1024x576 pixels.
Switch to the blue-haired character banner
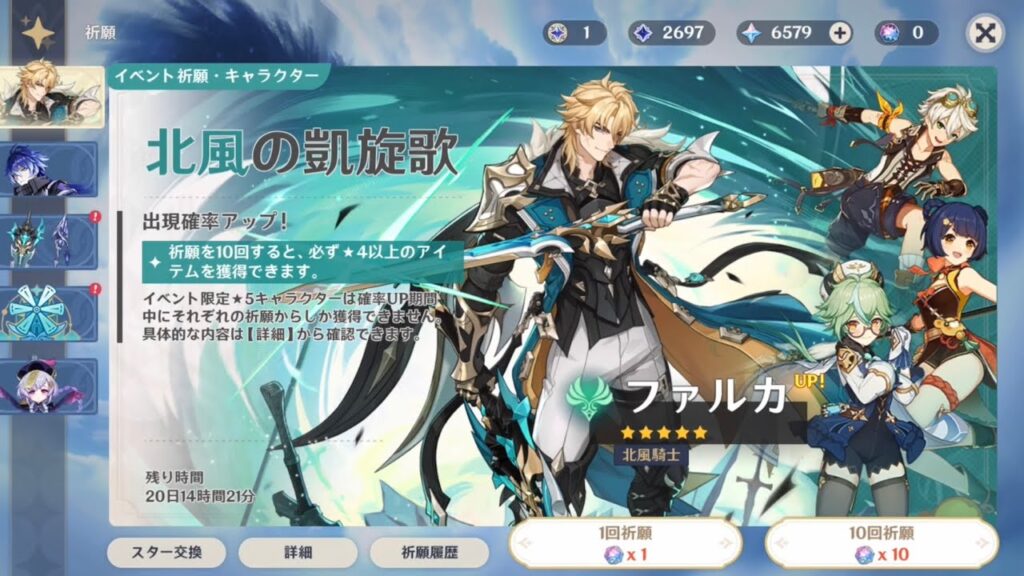point(49,169)
